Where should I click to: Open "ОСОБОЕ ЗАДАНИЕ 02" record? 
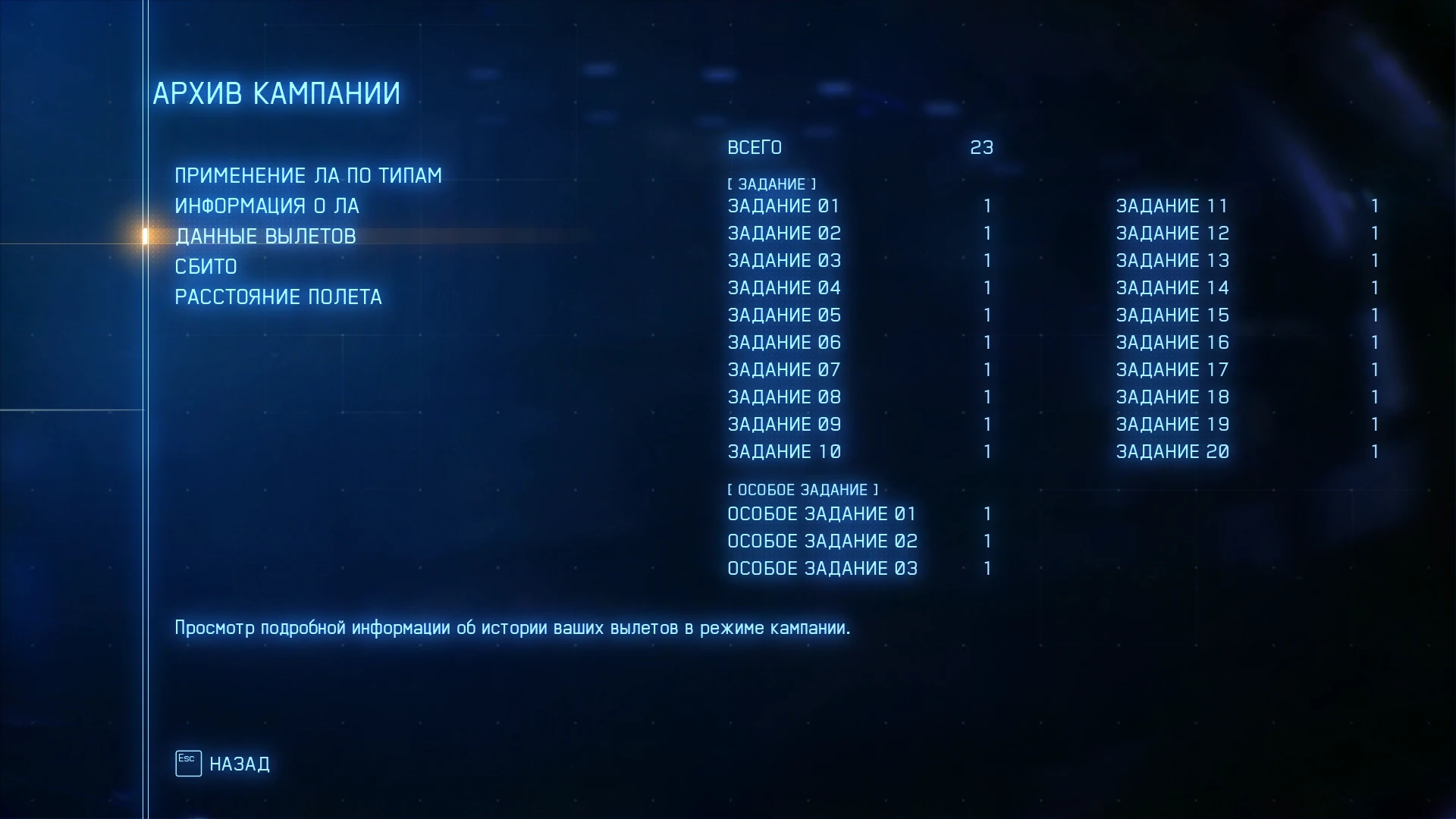pyautogui.click(x=822, y=541)
